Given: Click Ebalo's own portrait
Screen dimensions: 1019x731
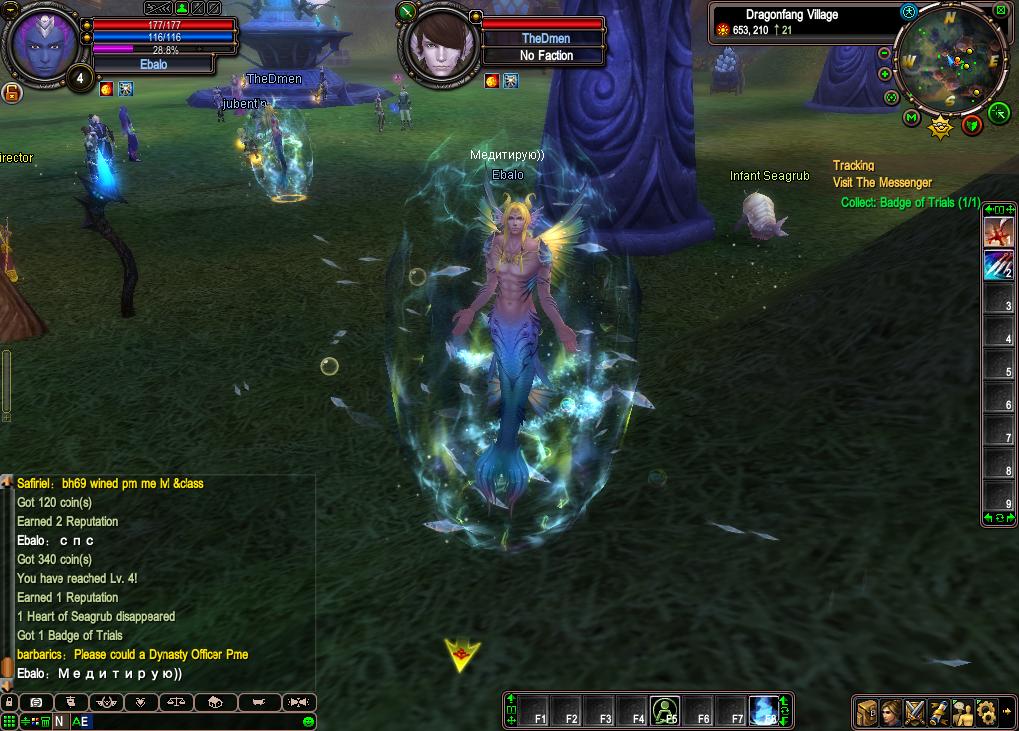Looking at the screenshot, I should tap(41, 43).
